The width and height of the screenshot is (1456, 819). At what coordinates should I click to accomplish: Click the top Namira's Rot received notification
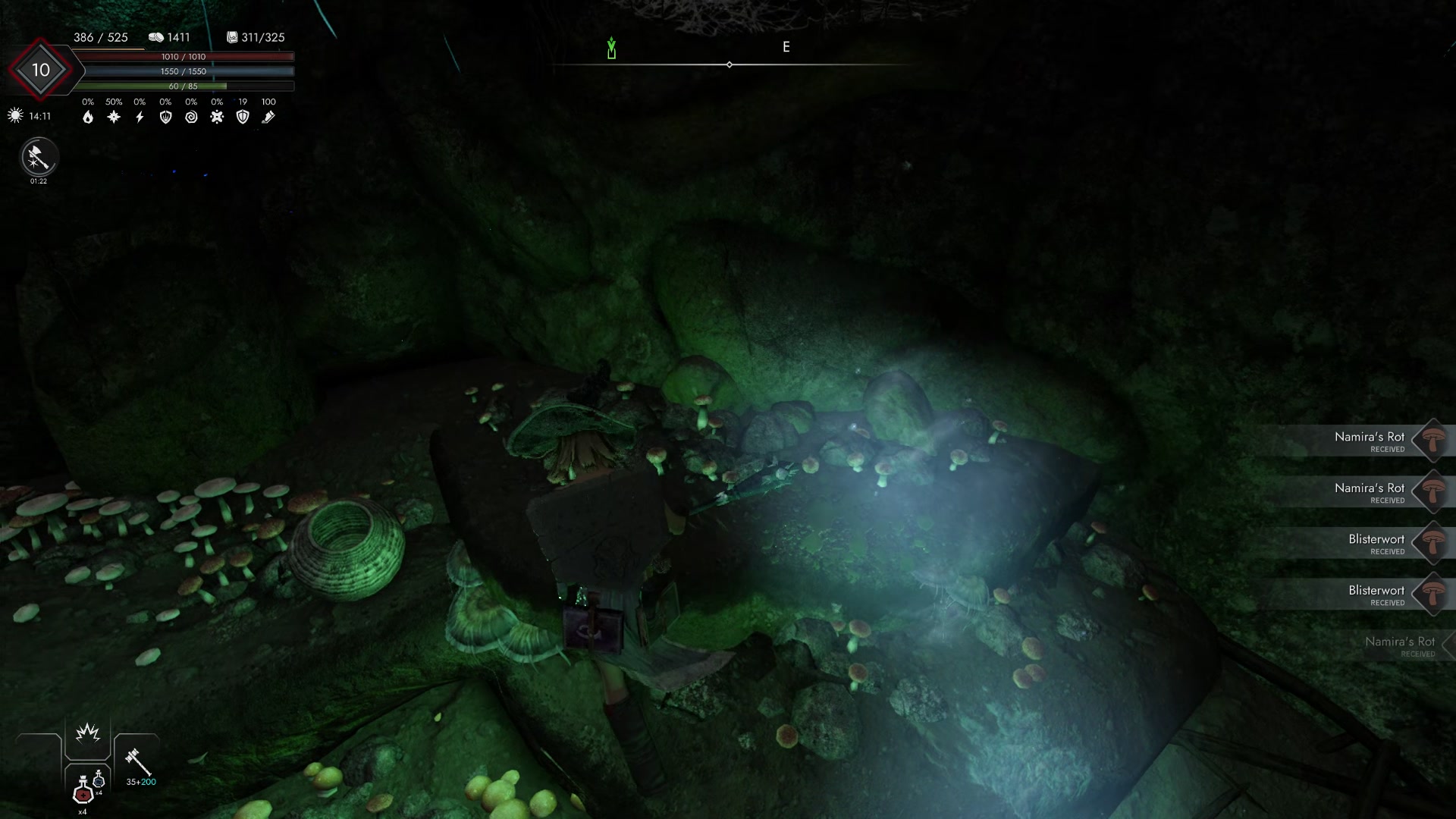[x=1370, y=441]
